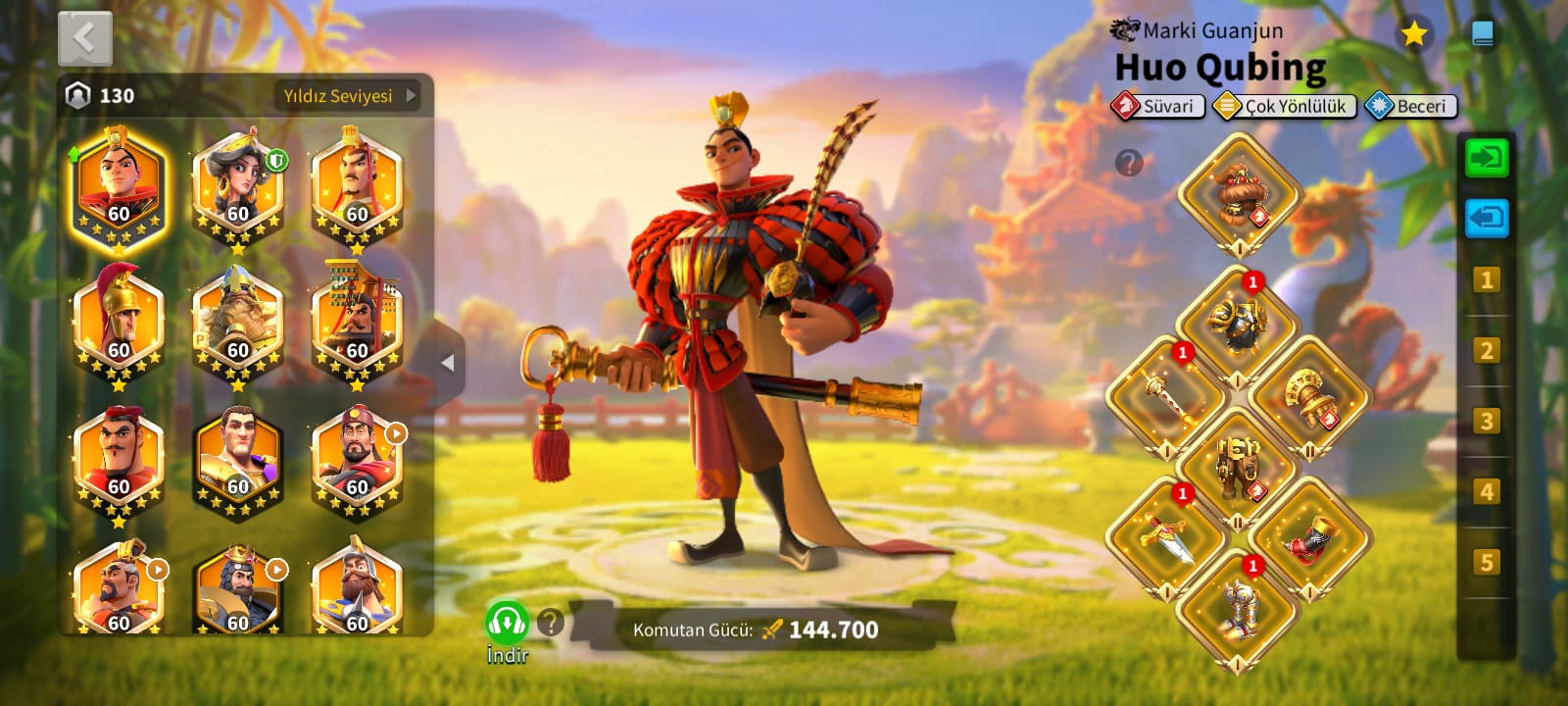Open the equipment help question mark

pyautogui.click(x=1129, y=163)
